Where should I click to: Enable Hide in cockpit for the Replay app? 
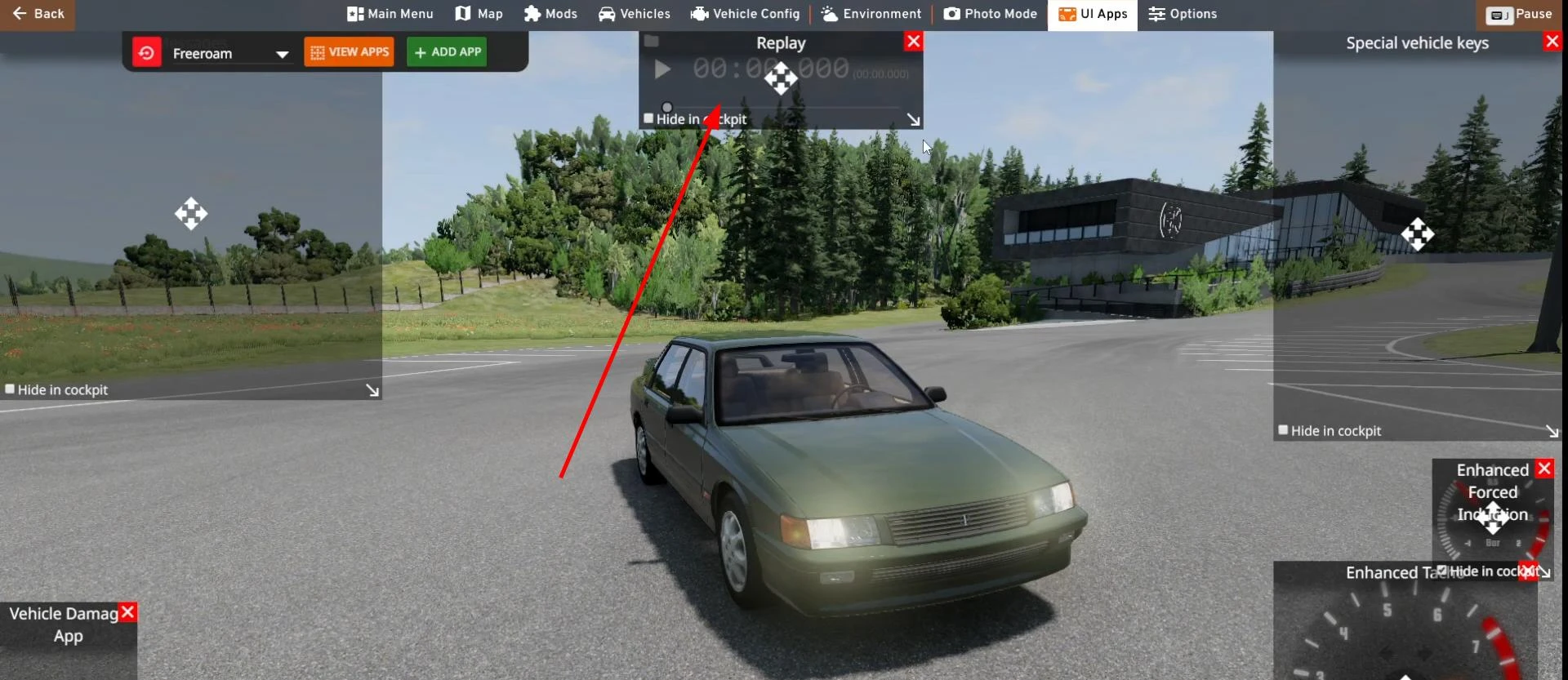point(648,118)
